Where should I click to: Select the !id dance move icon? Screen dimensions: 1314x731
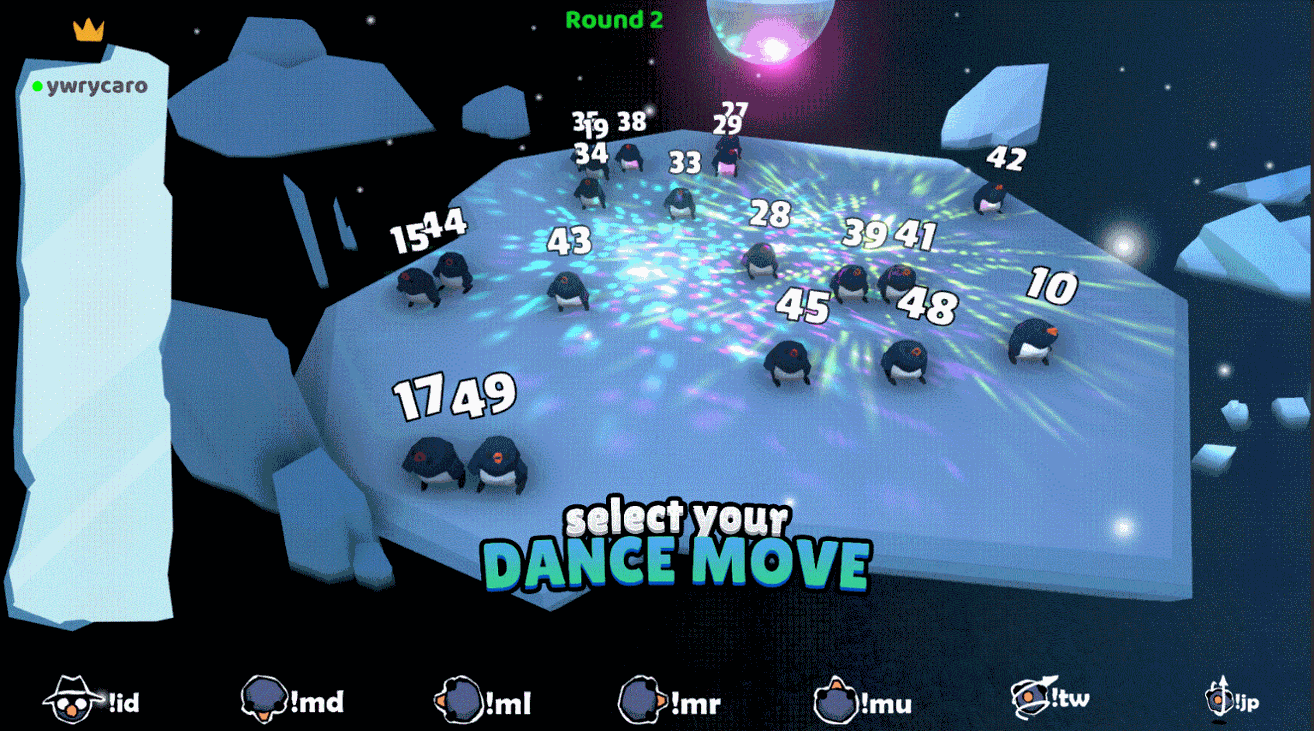[x=70, y=700]
